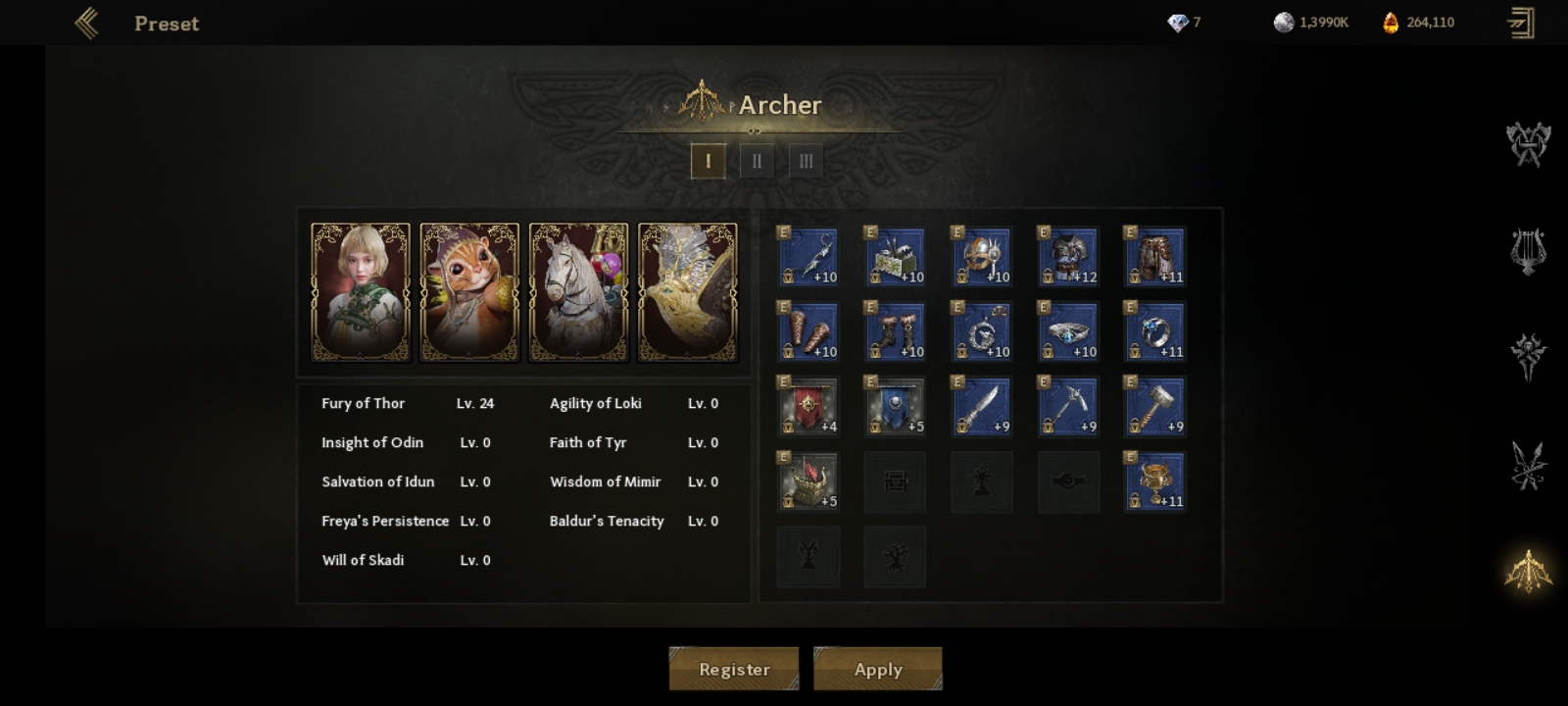Click the Register button
1568x706 pixels.
pyautogui.click(x=734, y=669)
